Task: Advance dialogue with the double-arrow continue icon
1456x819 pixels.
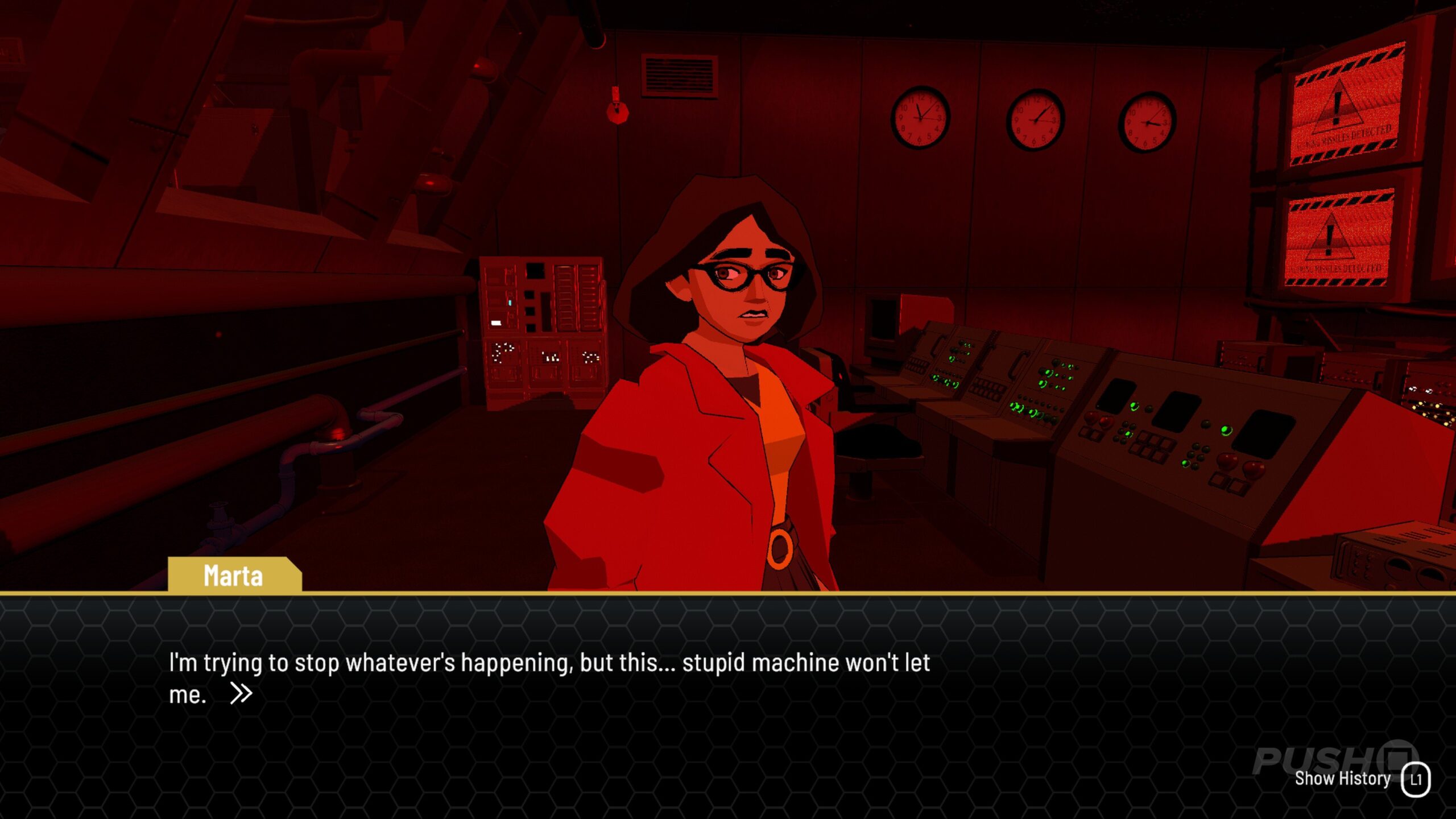Action: [x=241, y=693]
